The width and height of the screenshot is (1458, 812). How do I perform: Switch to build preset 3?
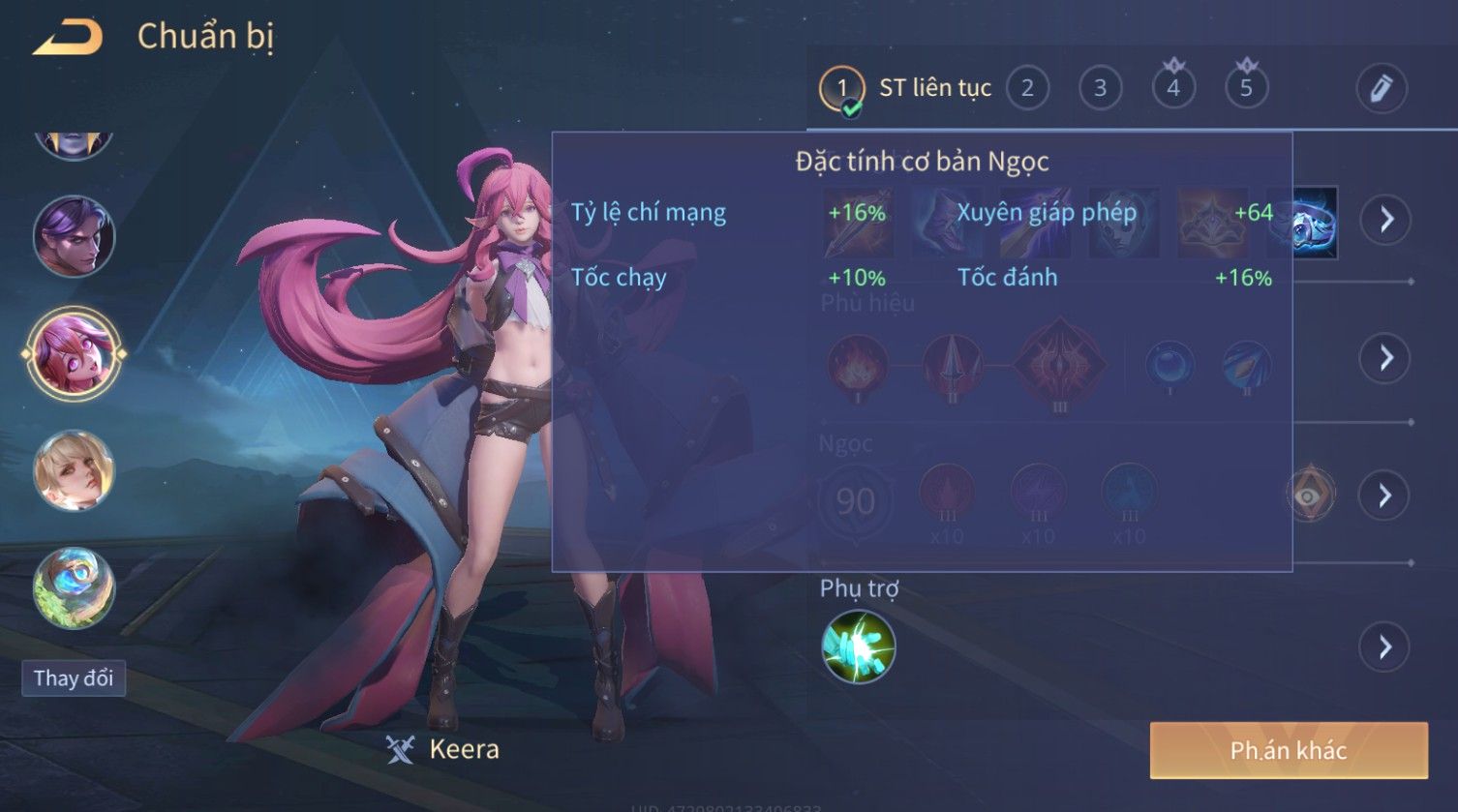click(1100, 89)
